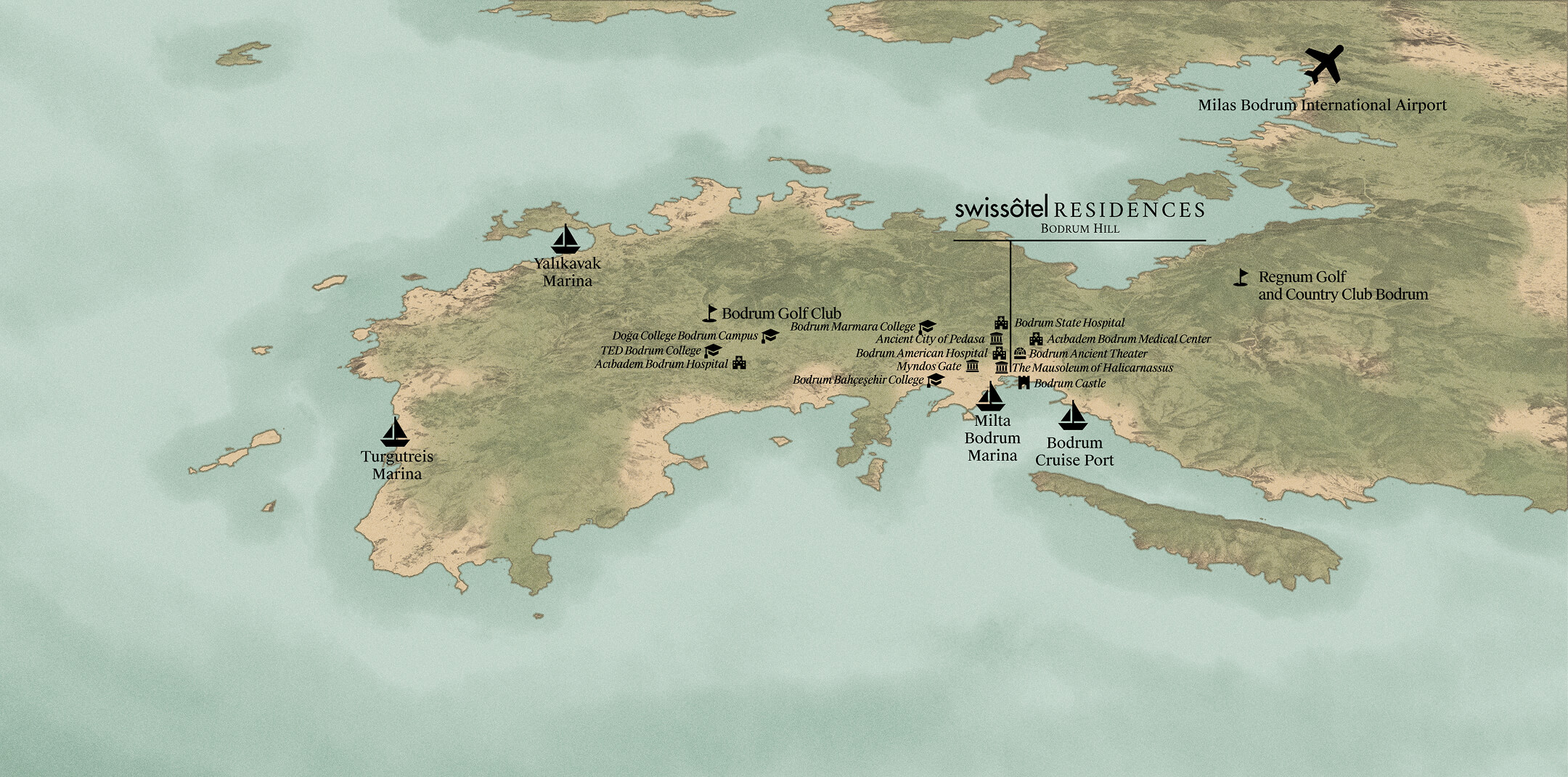This screenshot has width=1568, height=777.
Task: Open the Swissôtel Residences Bodrum Hill label
Action: (x=1079, y=216)
